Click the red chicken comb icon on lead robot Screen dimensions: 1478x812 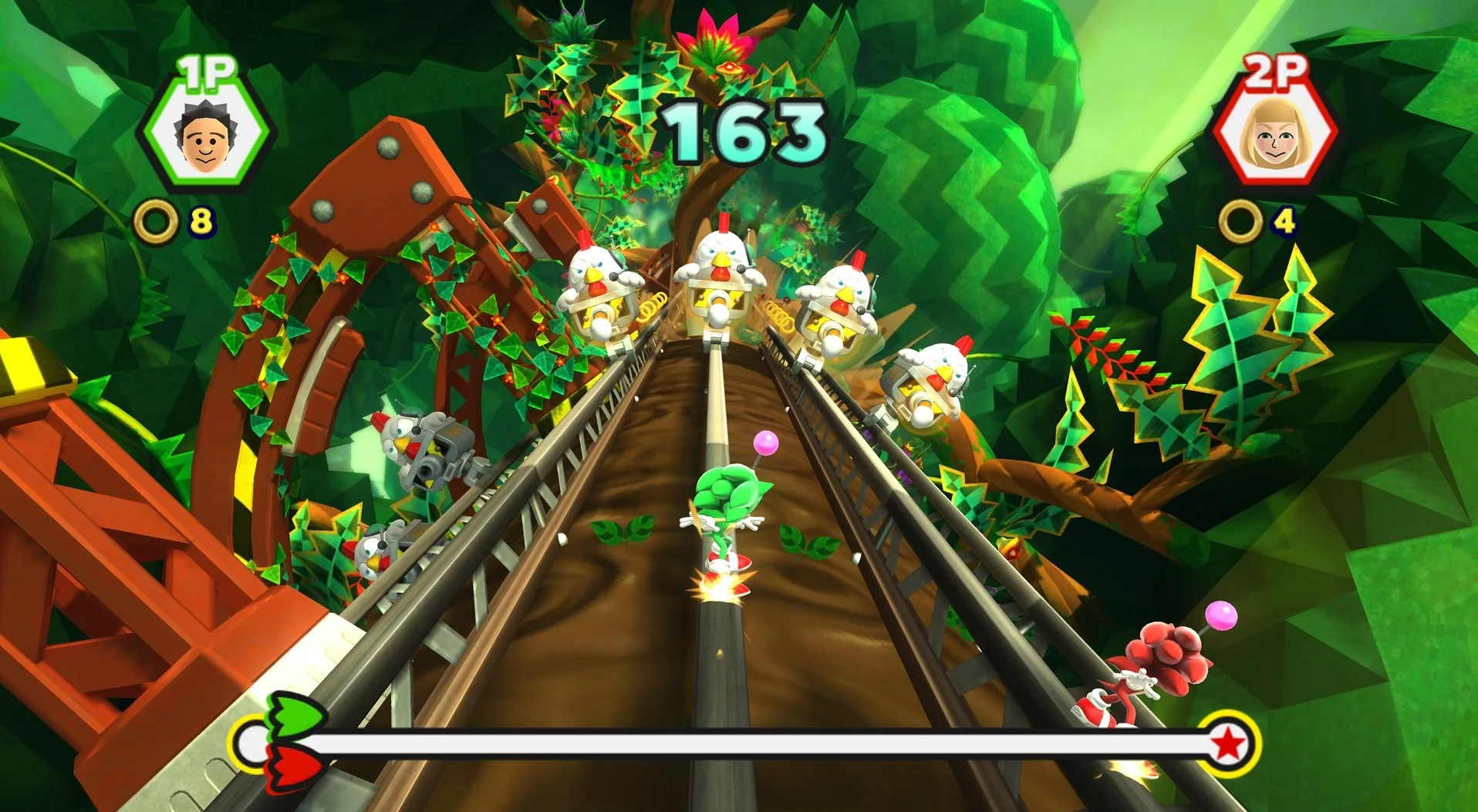click(724, 221)
